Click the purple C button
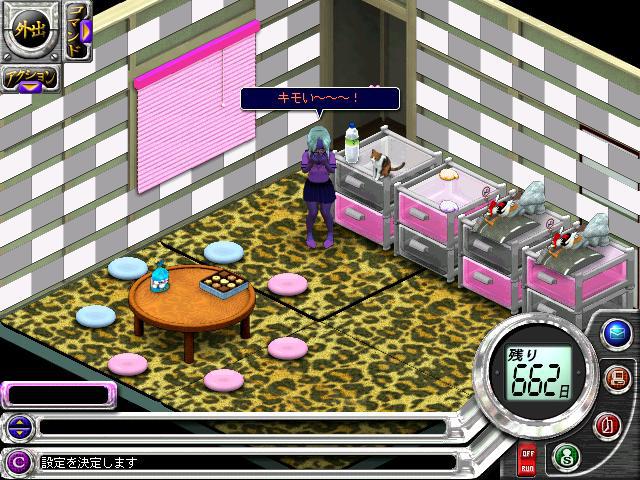The image size is (640, 480). (x=17, y=462)
